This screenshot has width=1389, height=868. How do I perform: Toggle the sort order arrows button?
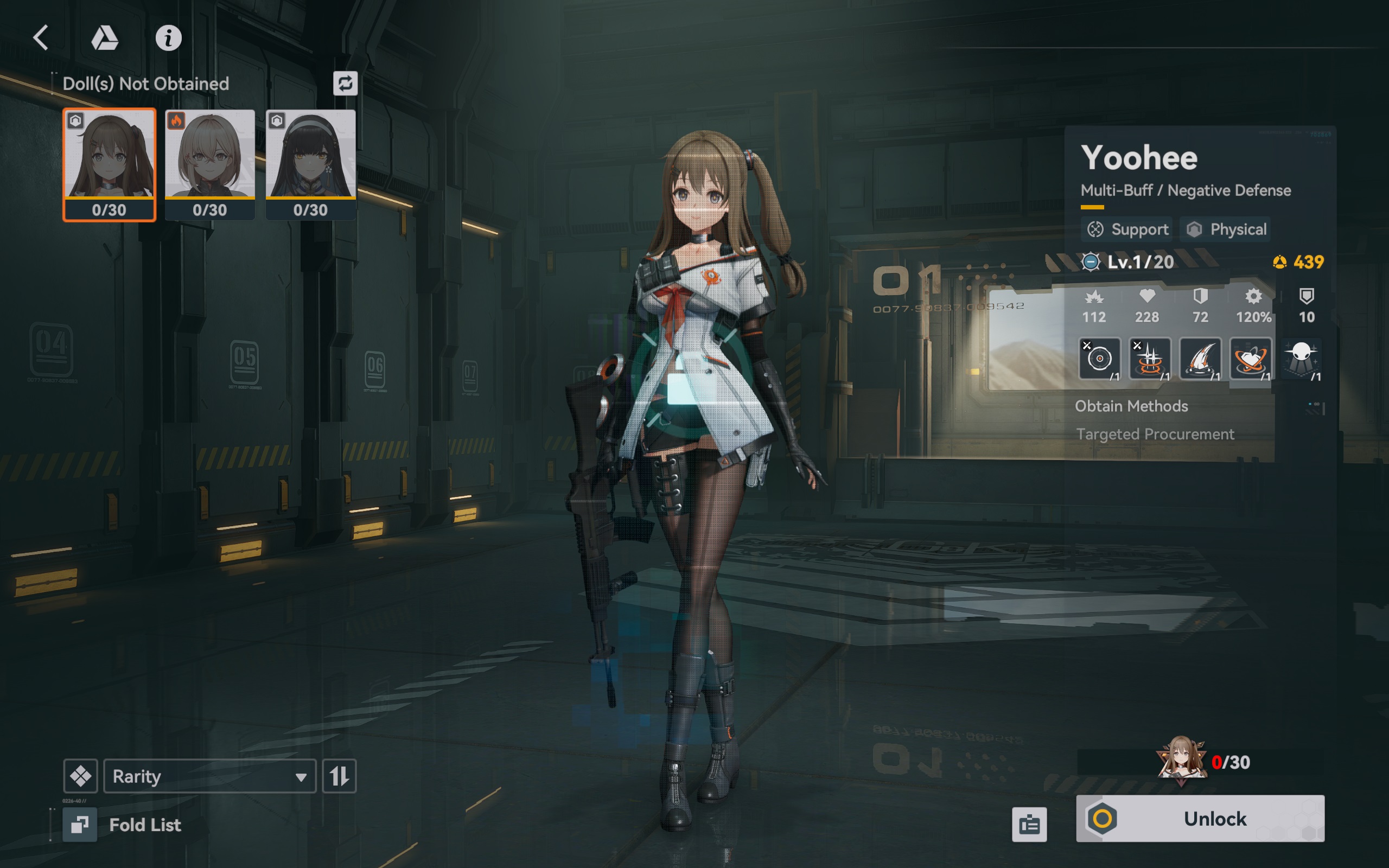(339, 776)
